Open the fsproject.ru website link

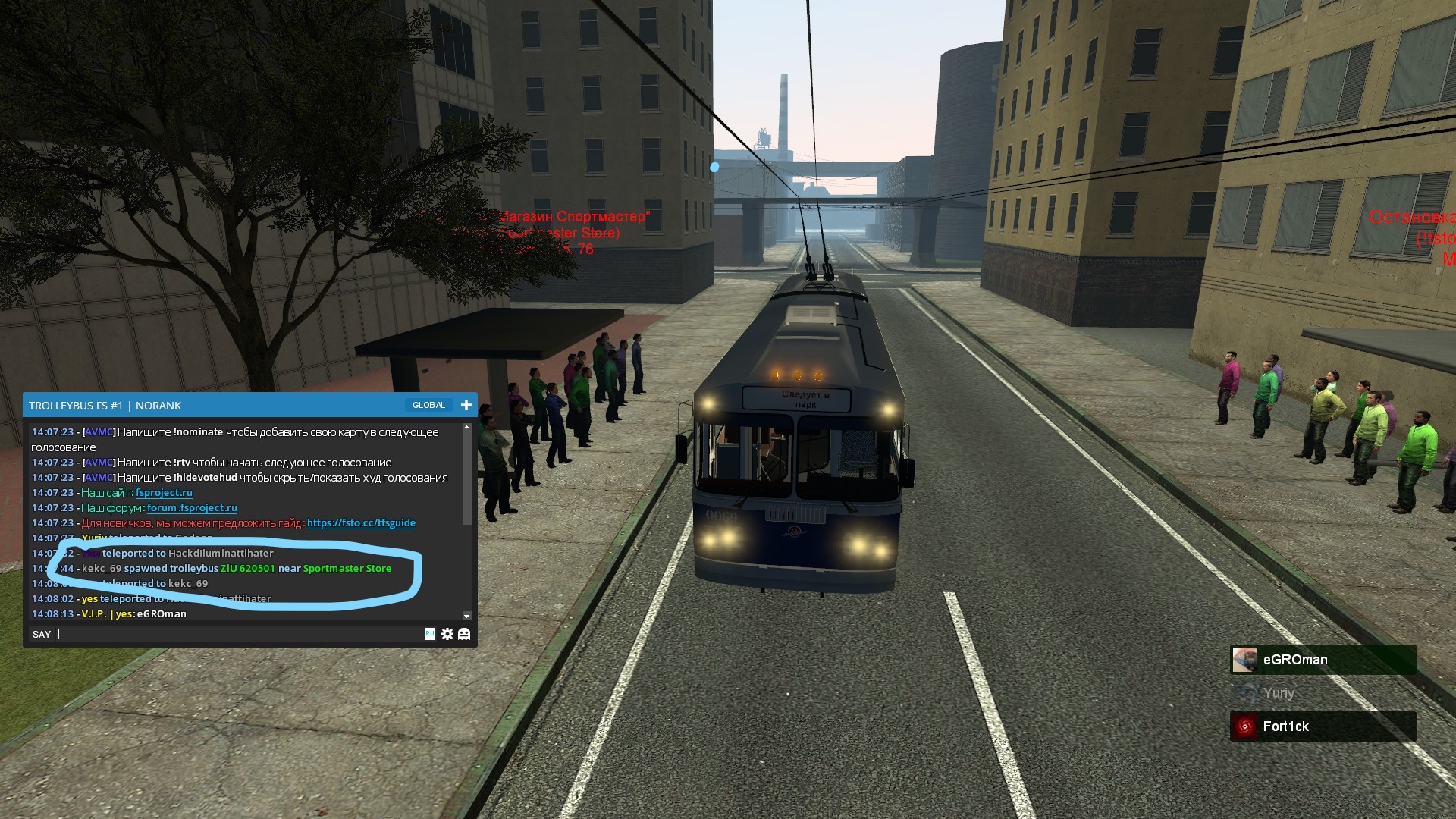164,493
